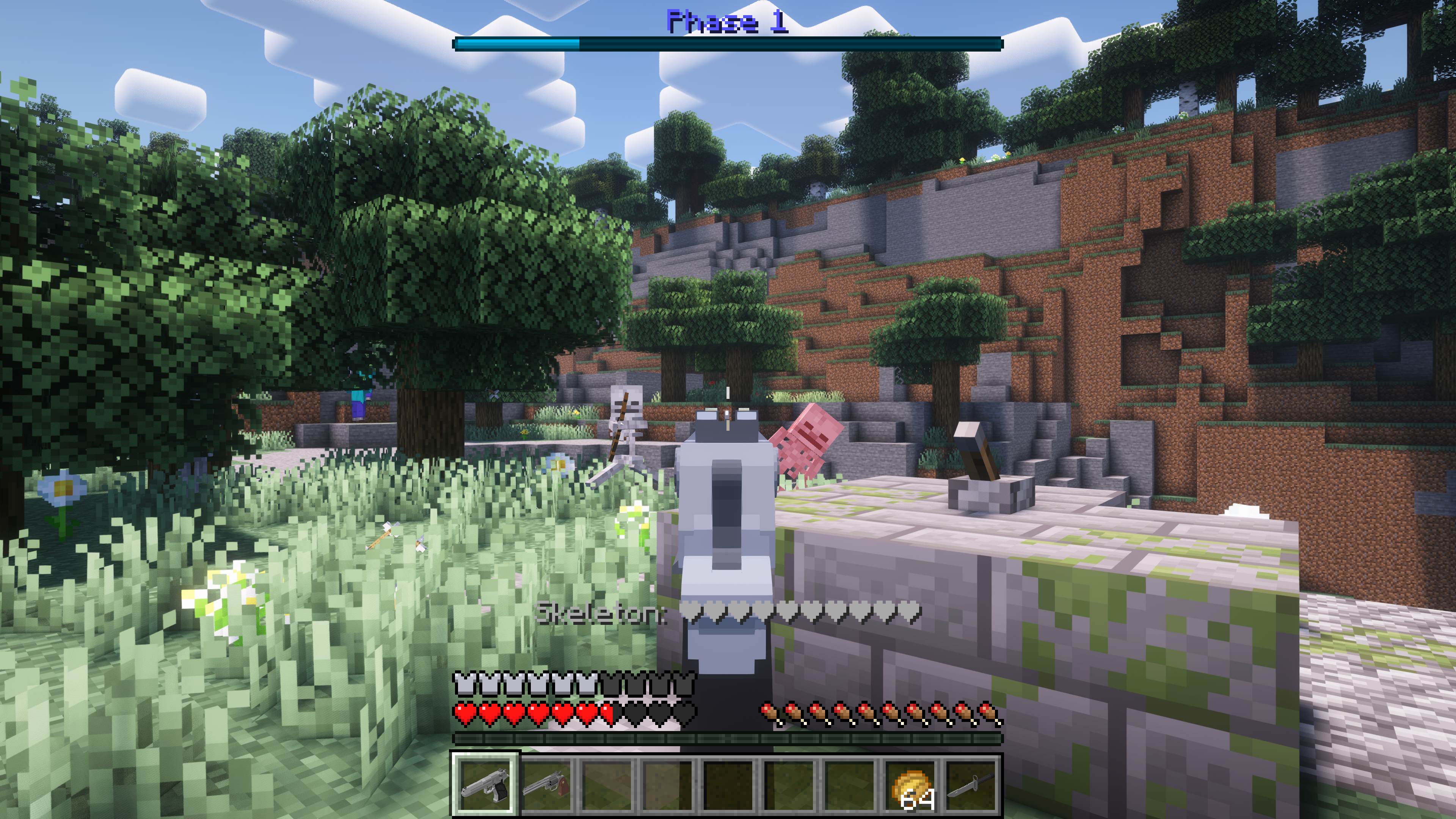The width and height of the screenshot is (1456, 819).
Task: Switch to the revolver with wooden grip
Action: pos(546,783)
